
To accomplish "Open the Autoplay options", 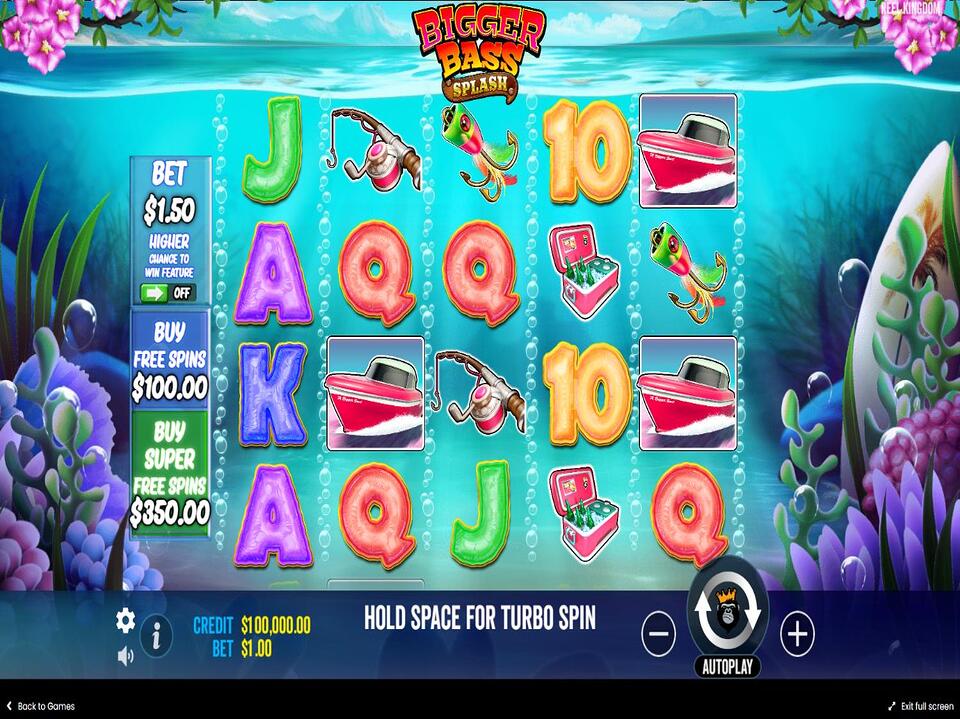I will (x=727, y=667).
